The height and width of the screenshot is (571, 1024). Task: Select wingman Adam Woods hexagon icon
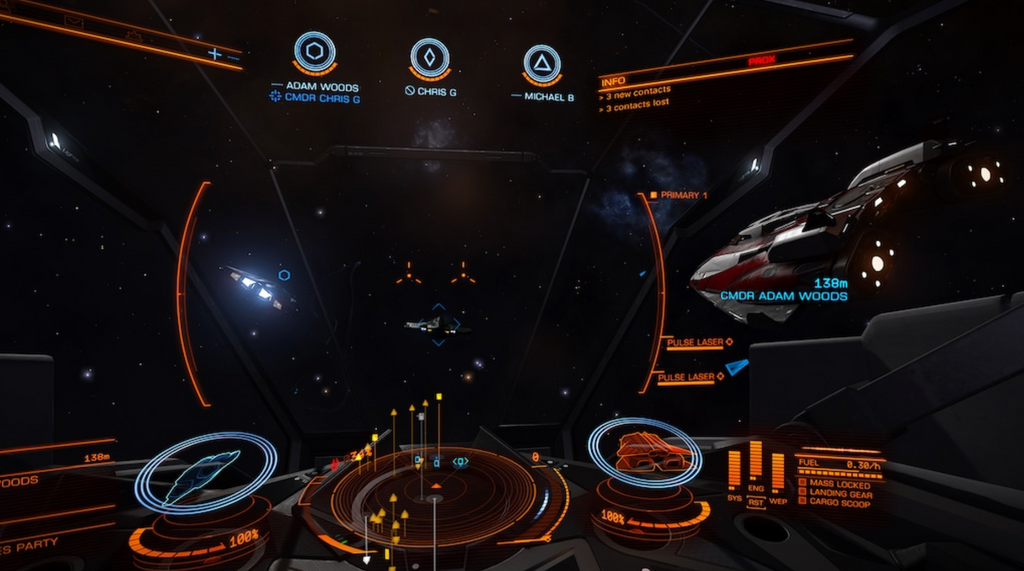tap(314, 53)
